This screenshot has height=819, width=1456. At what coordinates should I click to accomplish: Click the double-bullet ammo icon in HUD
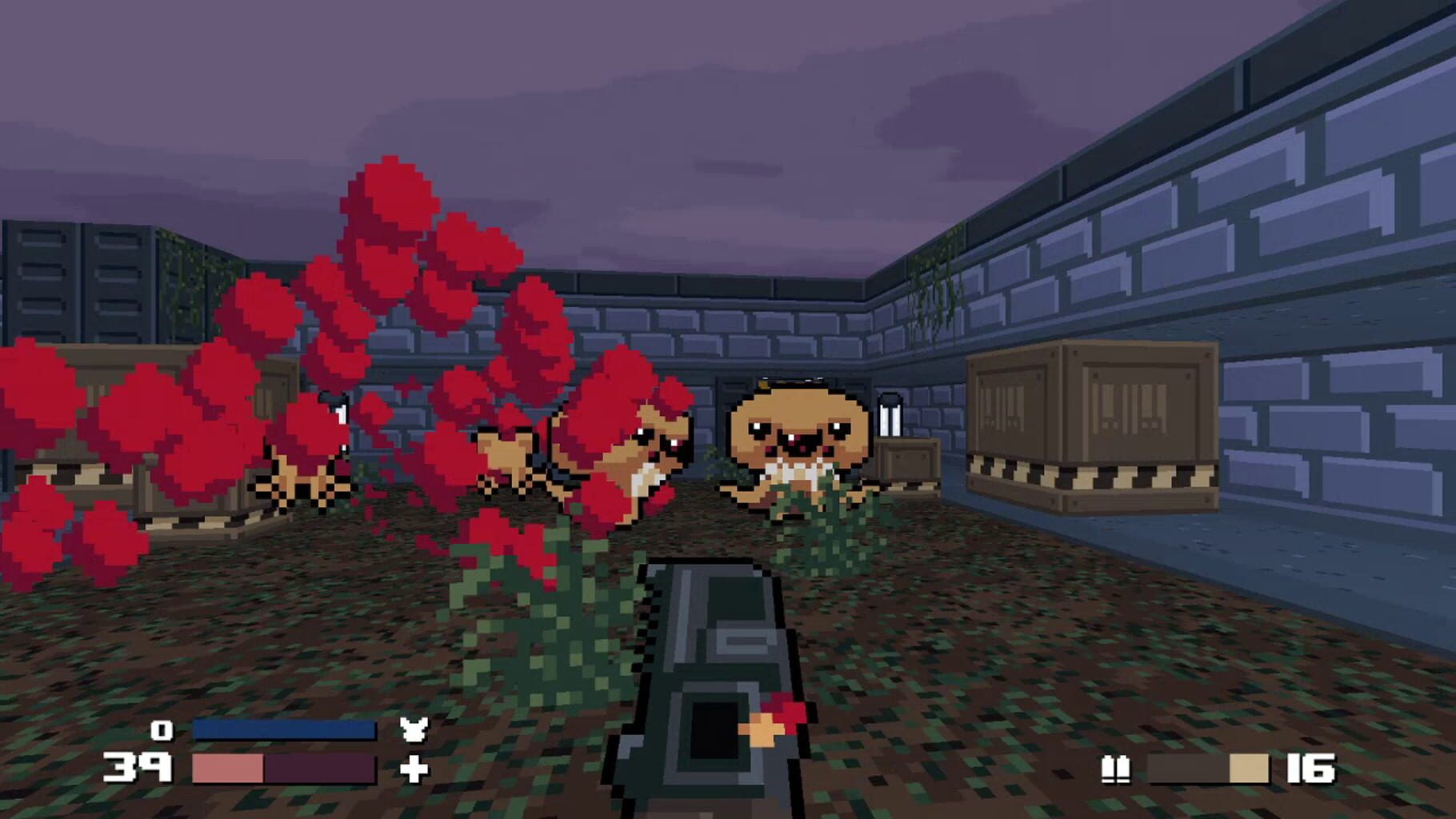[1115, 769]
